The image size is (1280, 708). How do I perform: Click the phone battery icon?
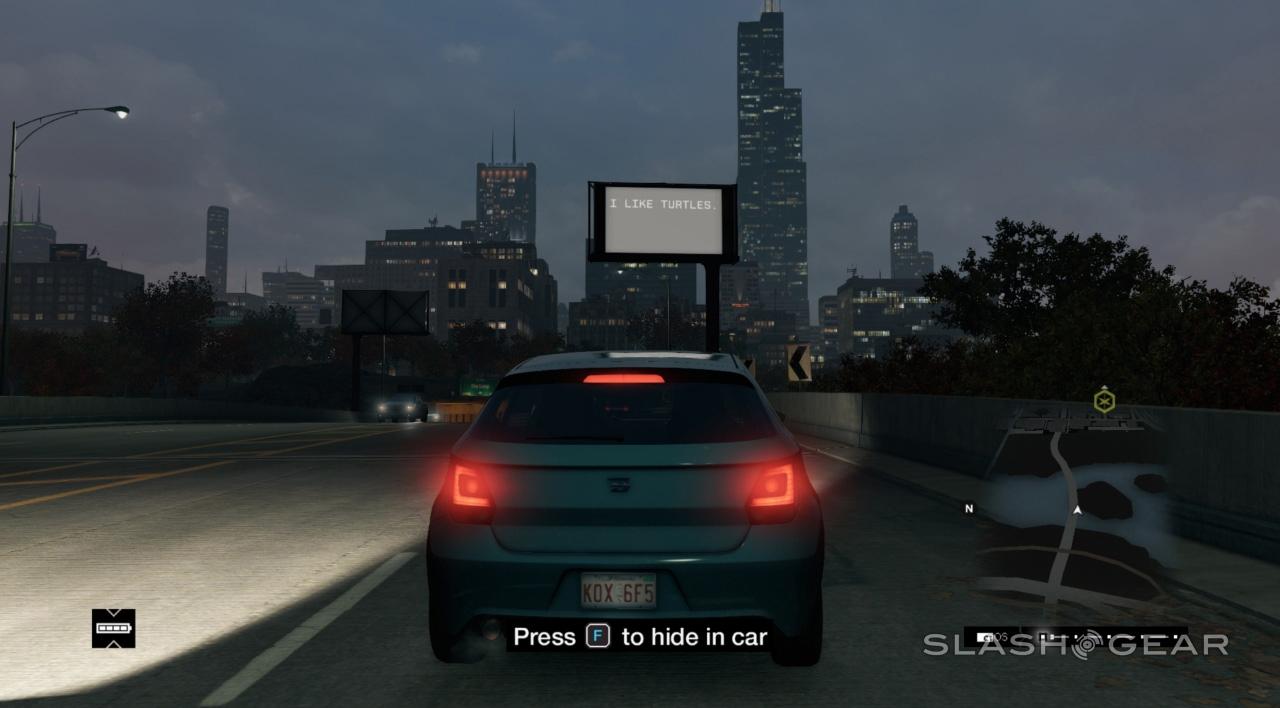113,628
